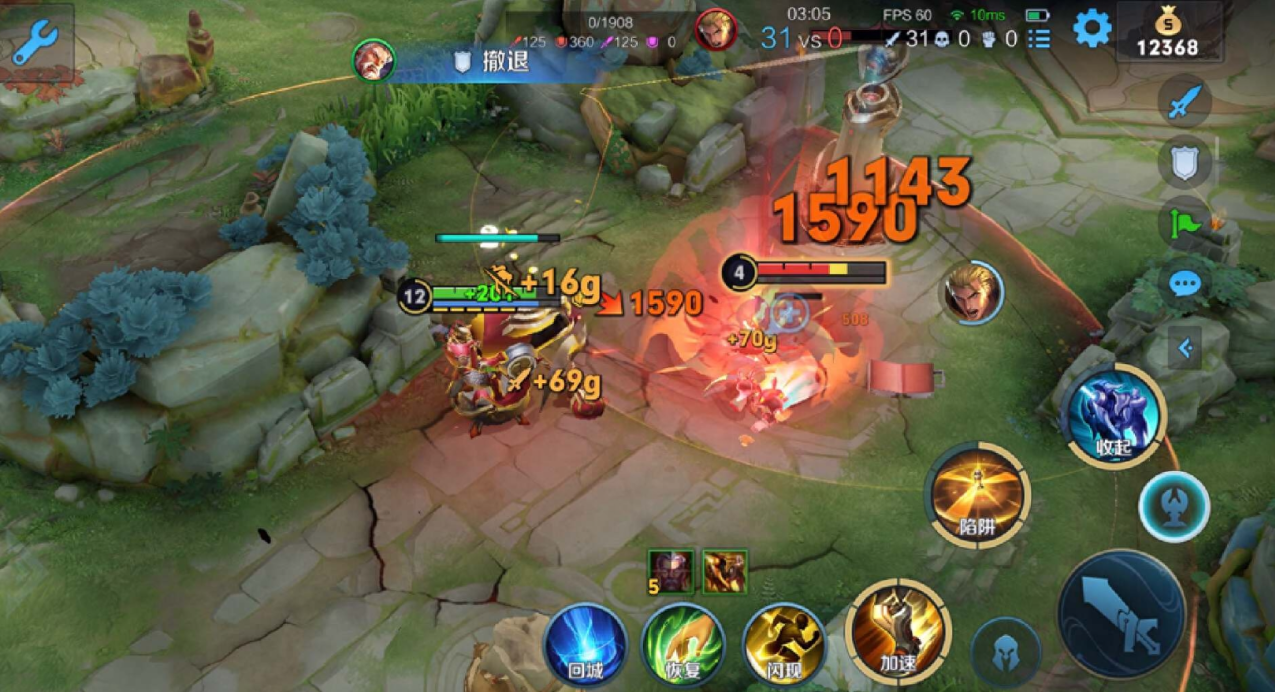This screenshot has height=692, width=1275.
Task: Activate the 收起 ability
Action: (x=1114, y=415)
